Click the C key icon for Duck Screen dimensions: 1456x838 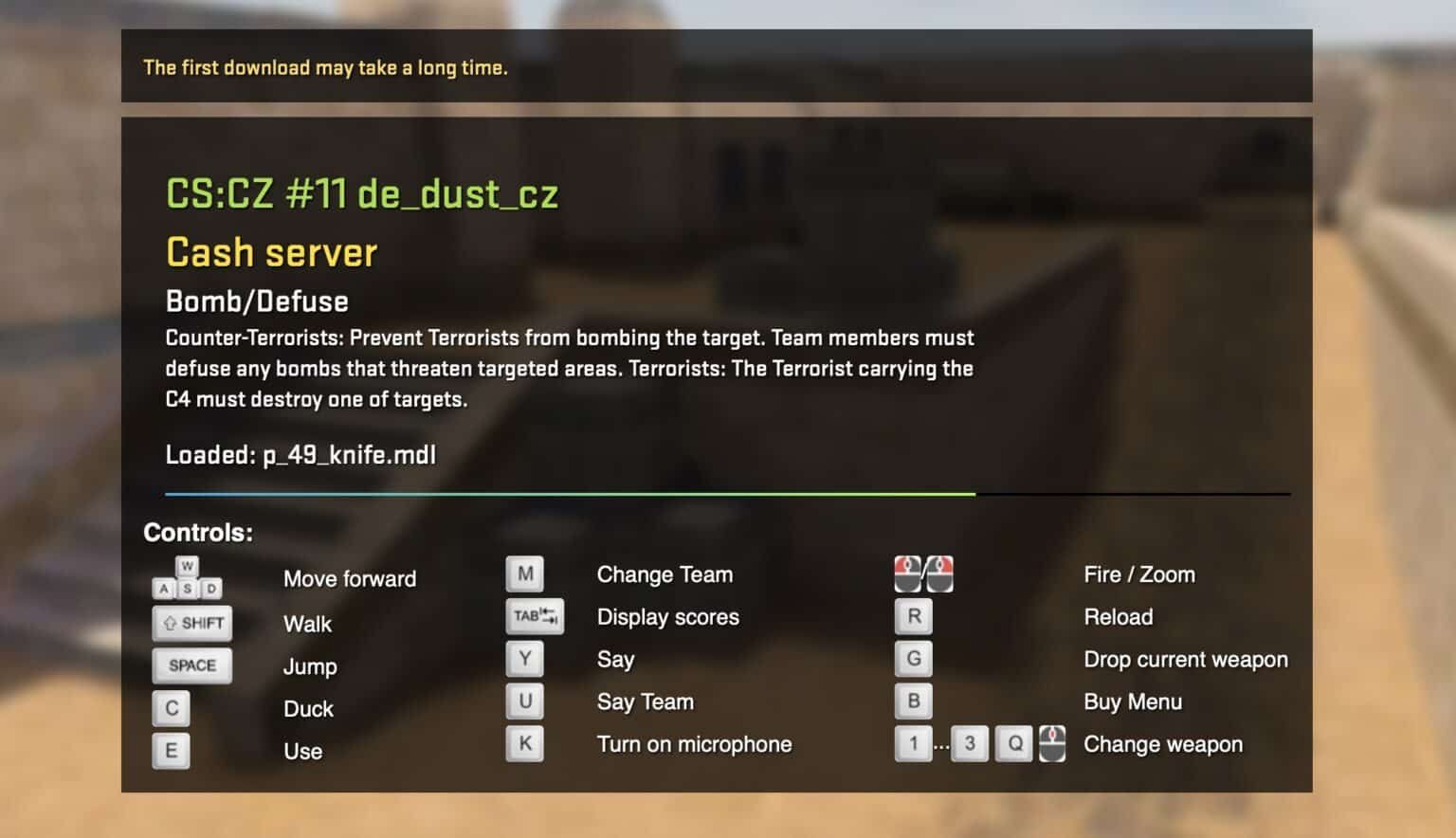click(x=172, y=707)
